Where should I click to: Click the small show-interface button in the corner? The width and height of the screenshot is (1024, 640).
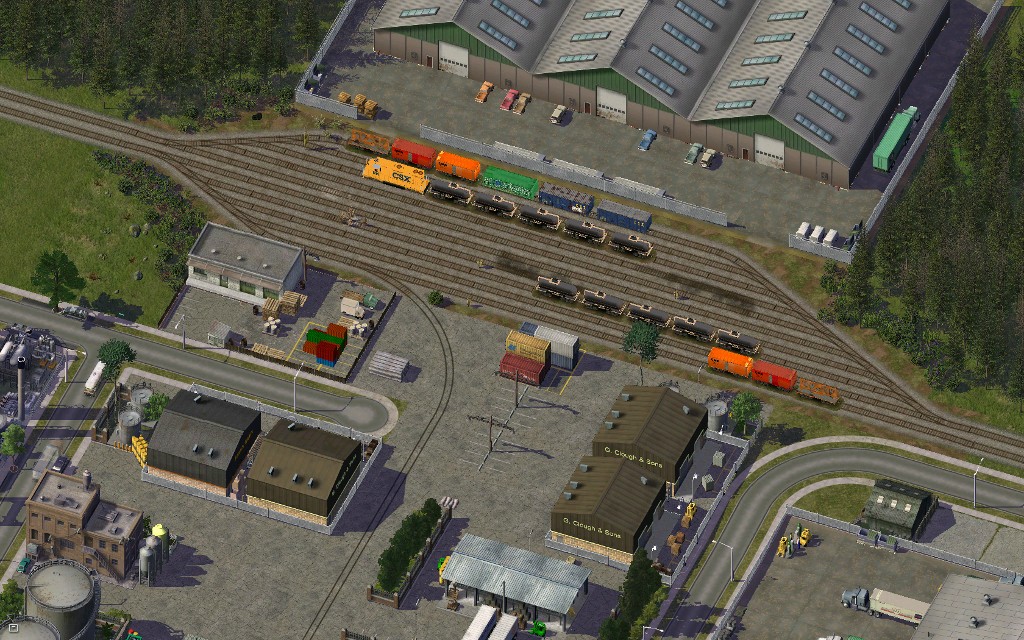point(13,627)
